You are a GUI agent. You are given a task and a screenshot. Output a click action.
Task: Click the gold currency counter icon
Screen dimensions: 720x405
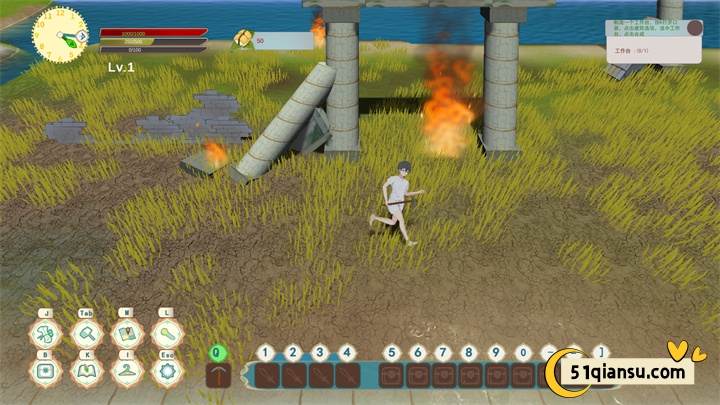[242, 39]
